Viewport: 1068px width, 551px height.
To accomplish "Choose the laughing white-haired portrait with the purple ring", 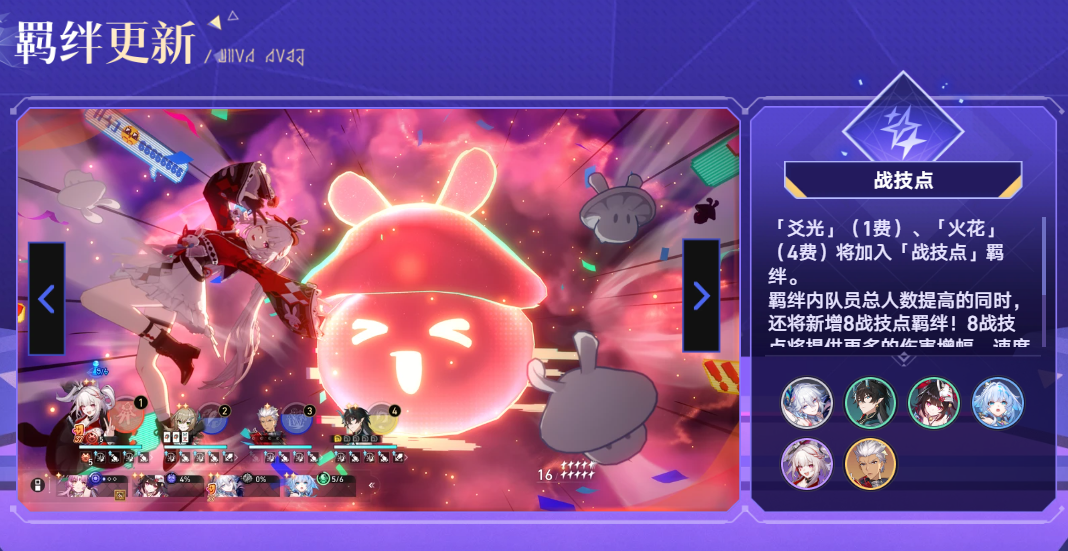I will [806, 464].
